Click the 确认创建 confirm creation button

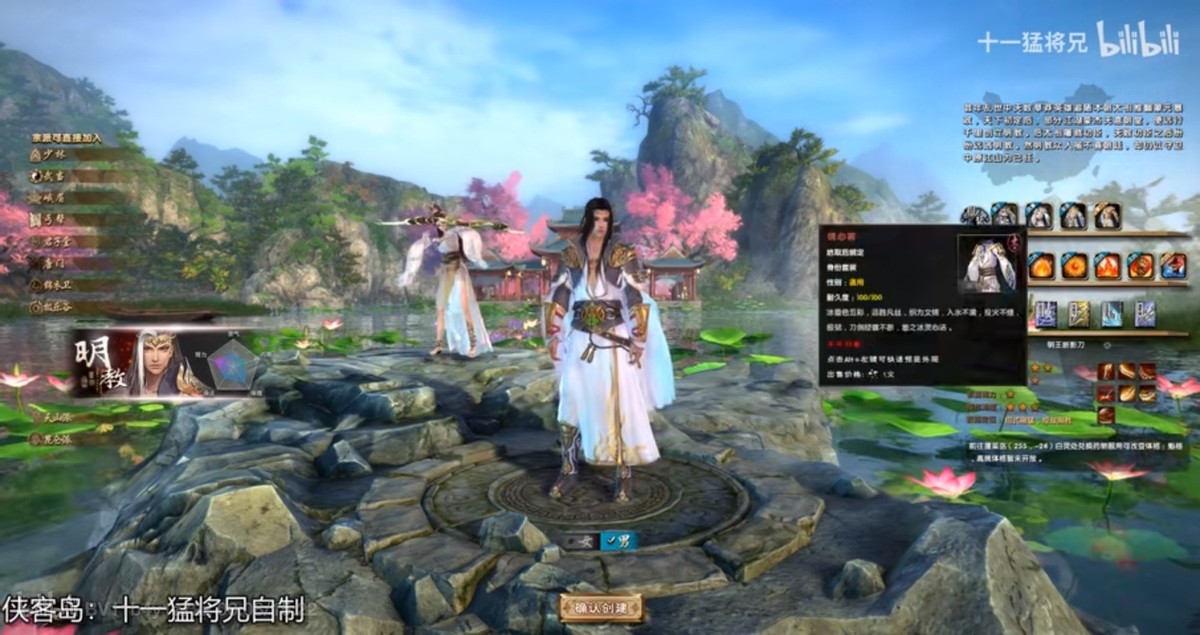tap(601, 609)
